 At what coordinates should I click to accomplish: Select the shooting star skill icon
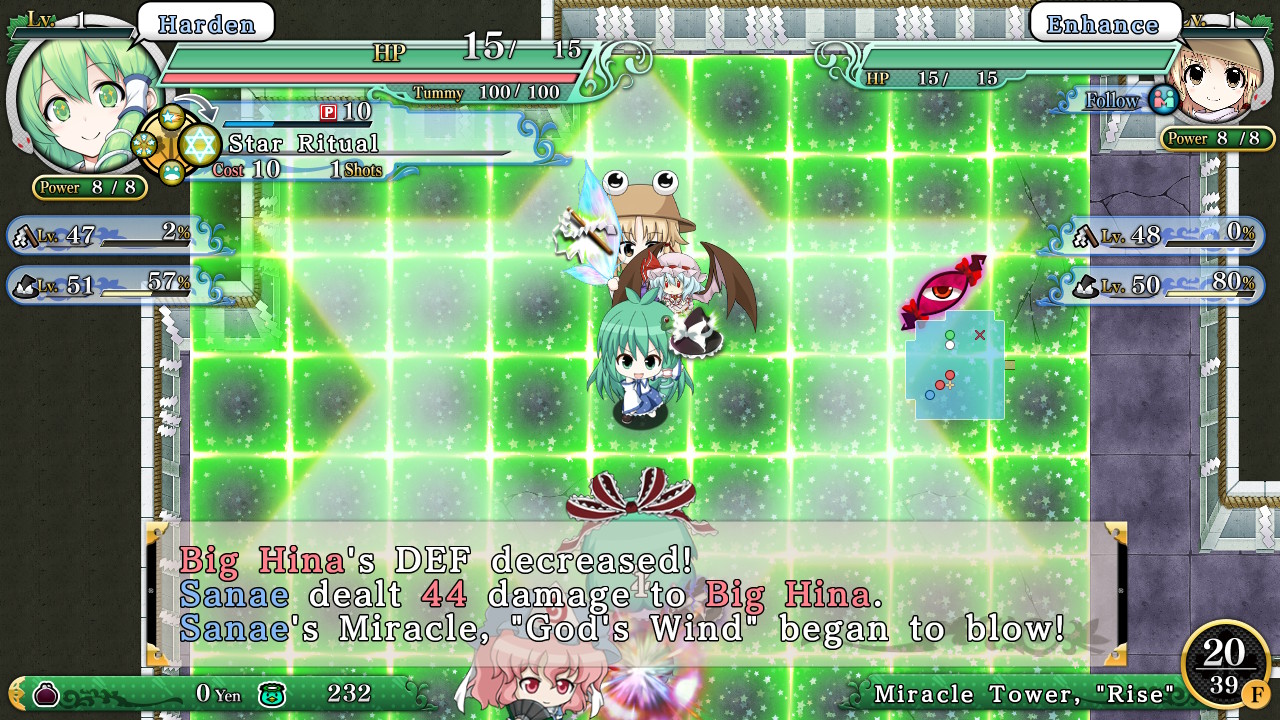(172, 116)
